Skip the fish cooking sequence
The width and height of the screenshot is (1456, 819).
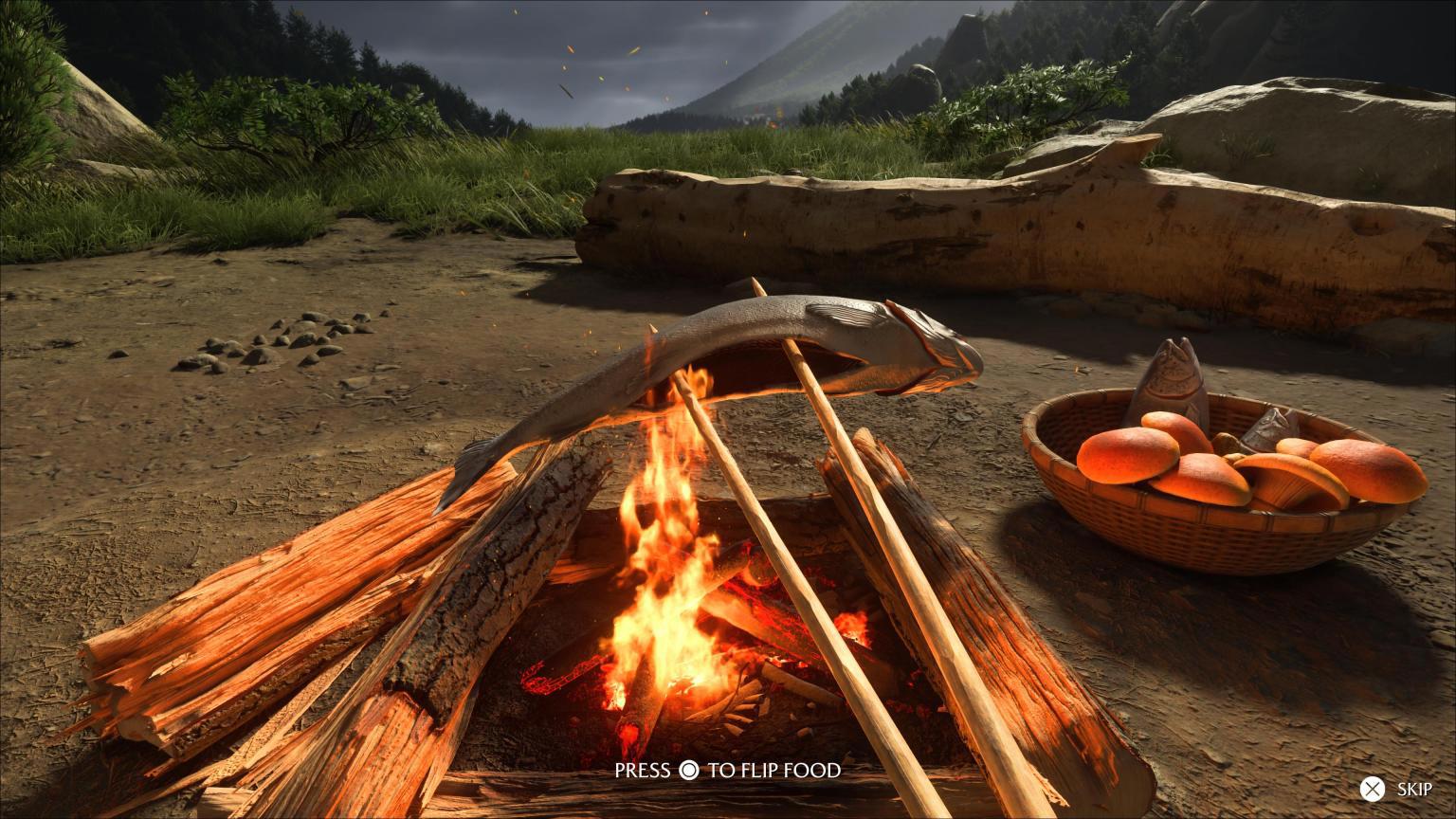click(x=1396, y=789)
